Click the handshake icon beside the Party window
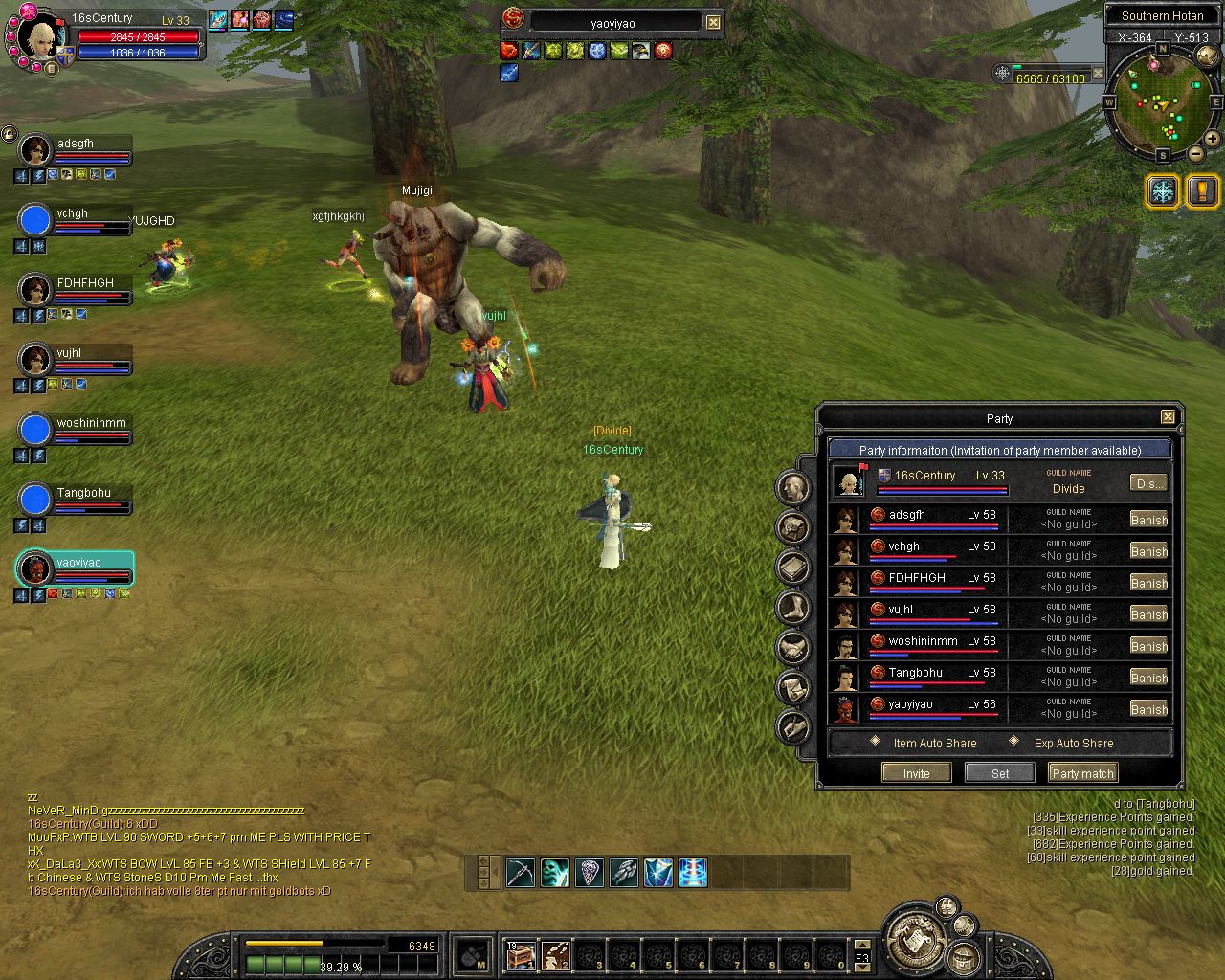This screenshot has width=1225, height=980. (x=793, y=648)
